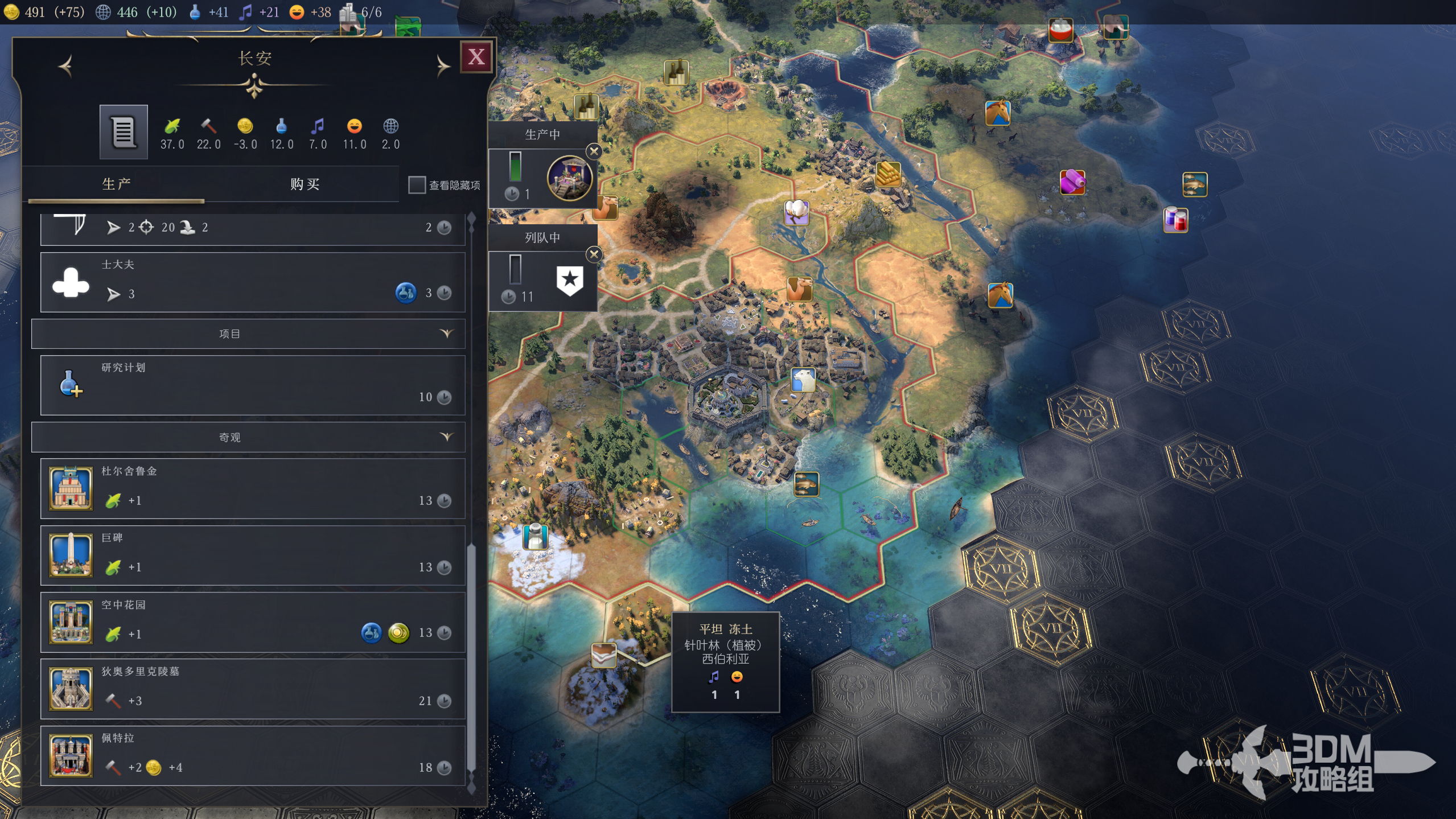
Task: Choose the 研究计划 project
Action: 252,385
